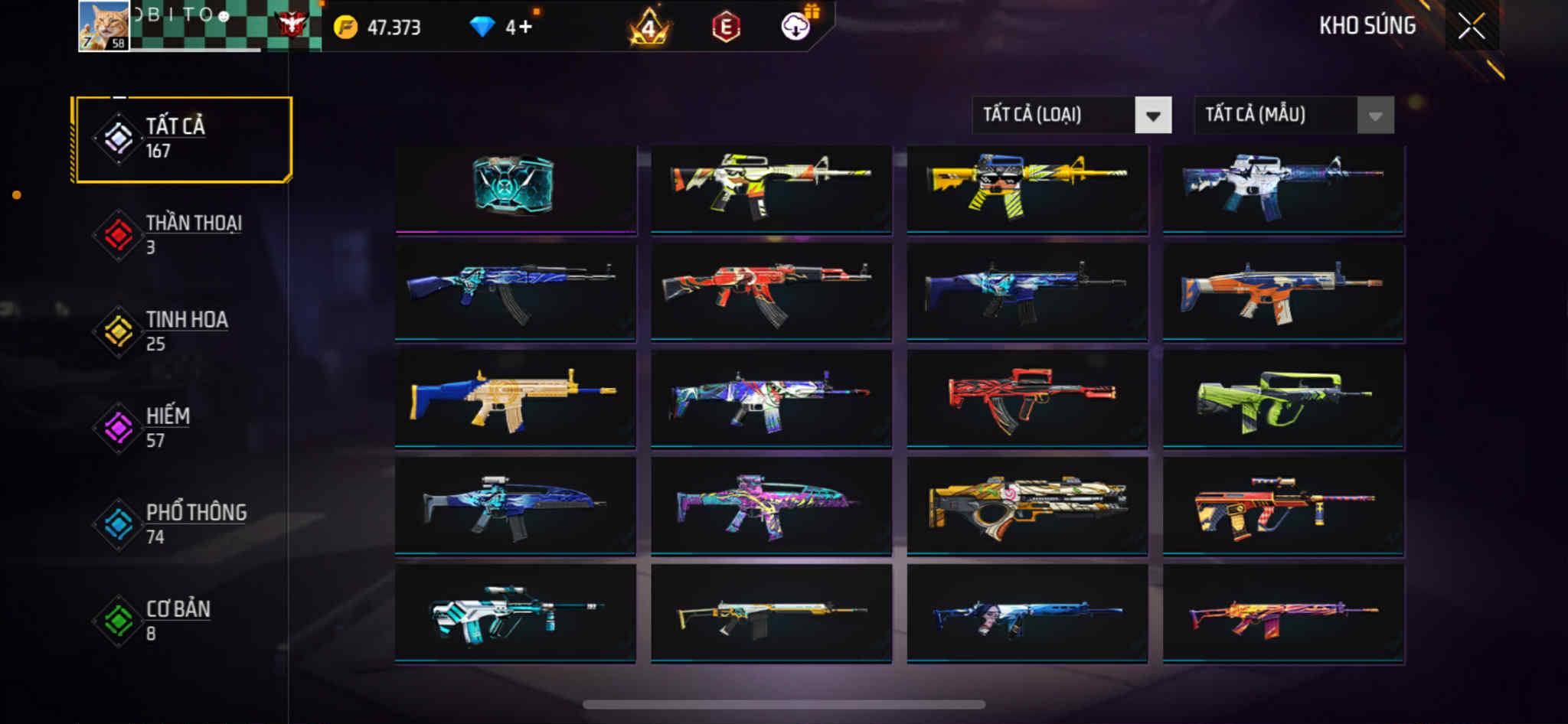Select the Tất Cả category tab
The height and width of the screenshot is (724, 1568).
pos(182,139)
